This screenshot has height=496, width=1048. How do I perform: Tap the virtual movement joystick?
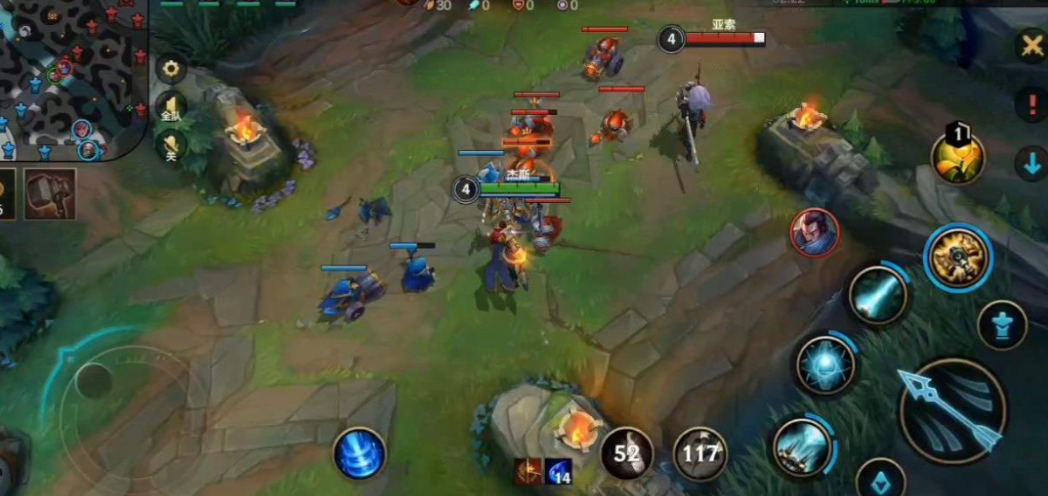(x=95, y=380)
